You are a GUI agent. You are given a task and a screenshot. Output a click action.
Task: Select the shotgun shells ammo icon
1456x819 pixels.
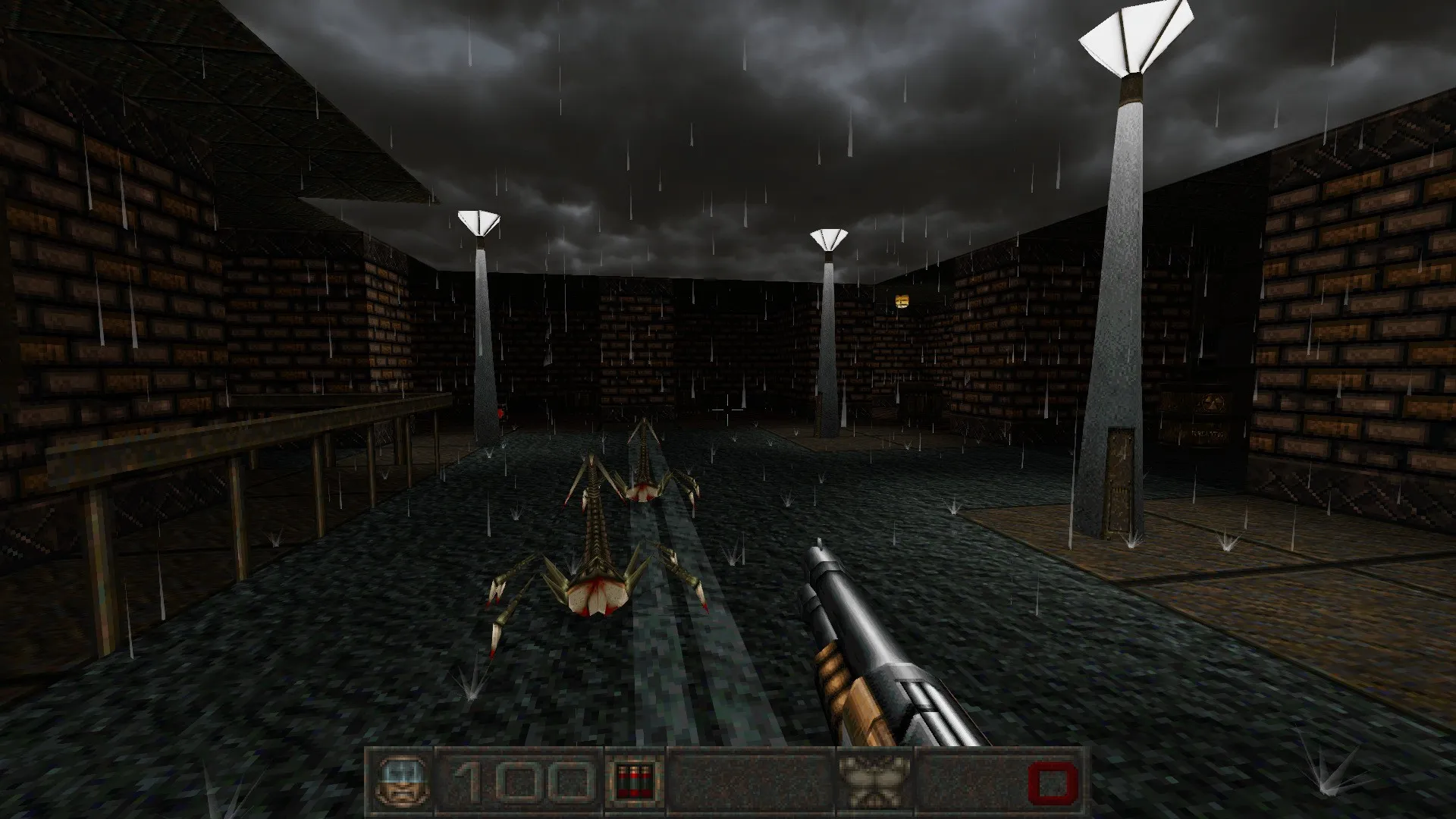point(633,780)
